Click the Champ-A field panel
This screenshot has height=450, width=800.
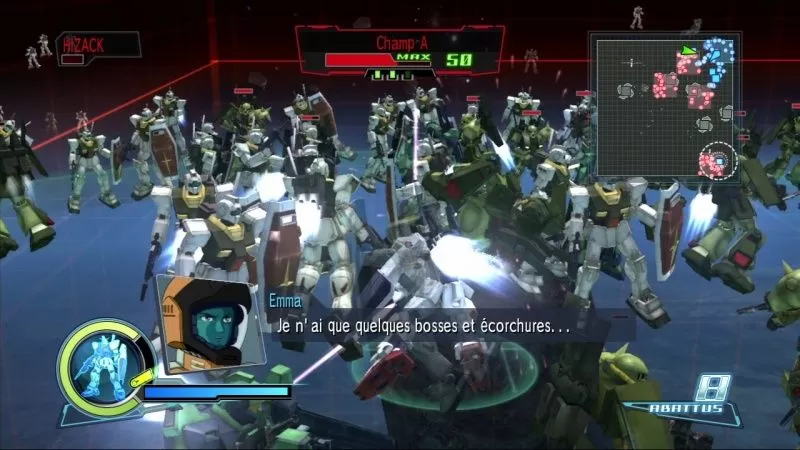tap(400, 52)
